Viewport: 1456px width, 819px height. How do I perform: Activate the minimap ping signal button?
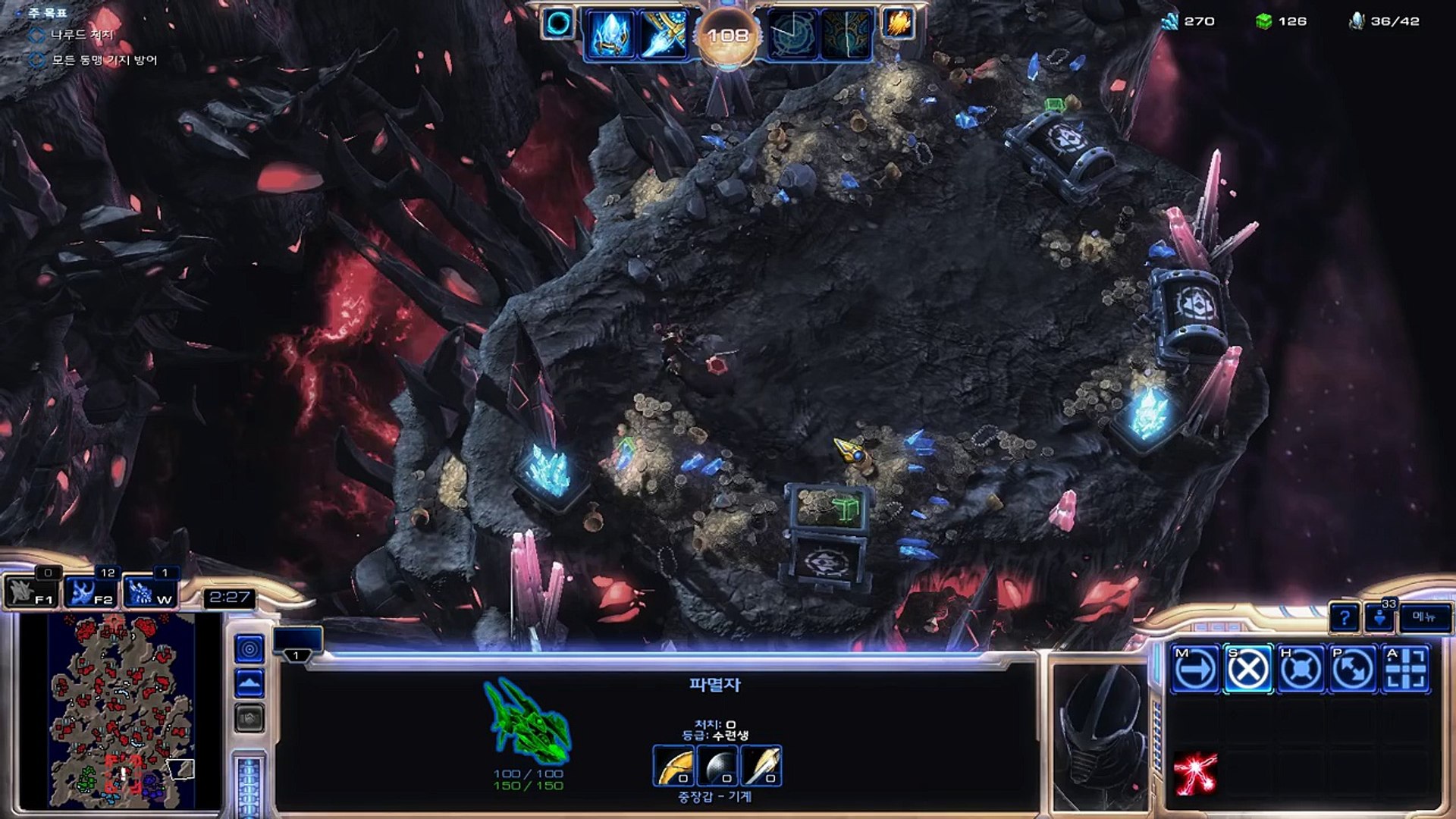pyautogui.click(x=249, y=649)
